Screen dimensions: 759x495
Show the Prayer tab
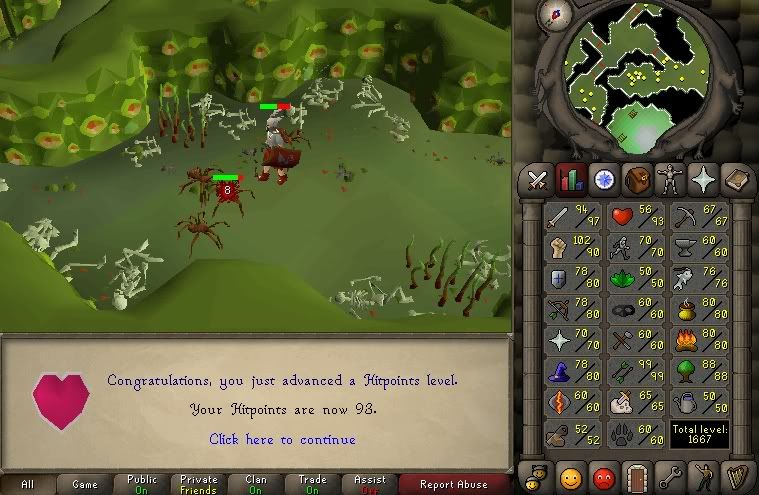(x=702, y=180)
